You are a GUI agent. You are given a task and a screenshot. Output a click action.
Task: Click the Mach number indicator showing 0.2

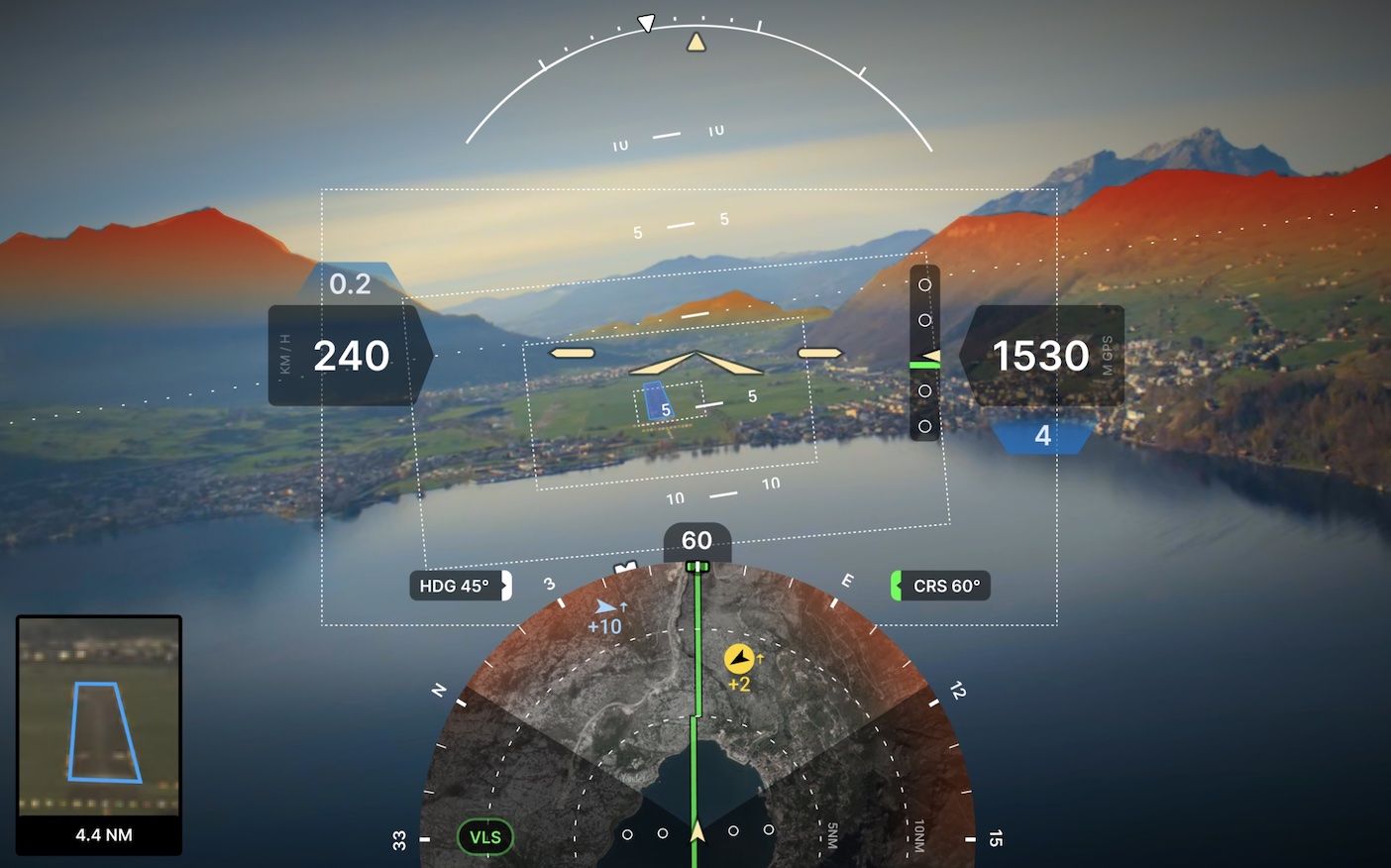click(349, 284)
